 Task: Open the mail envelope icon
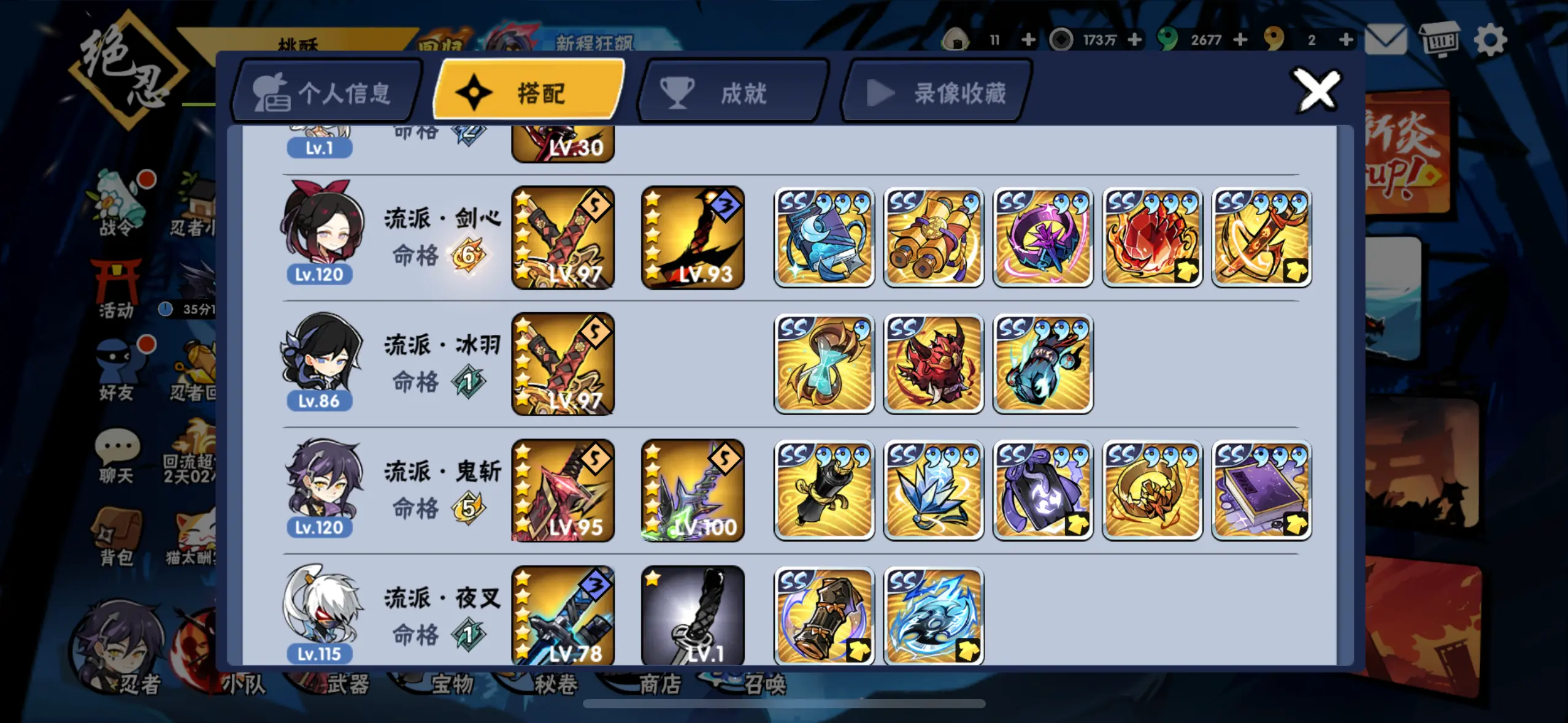(1385, 38)
